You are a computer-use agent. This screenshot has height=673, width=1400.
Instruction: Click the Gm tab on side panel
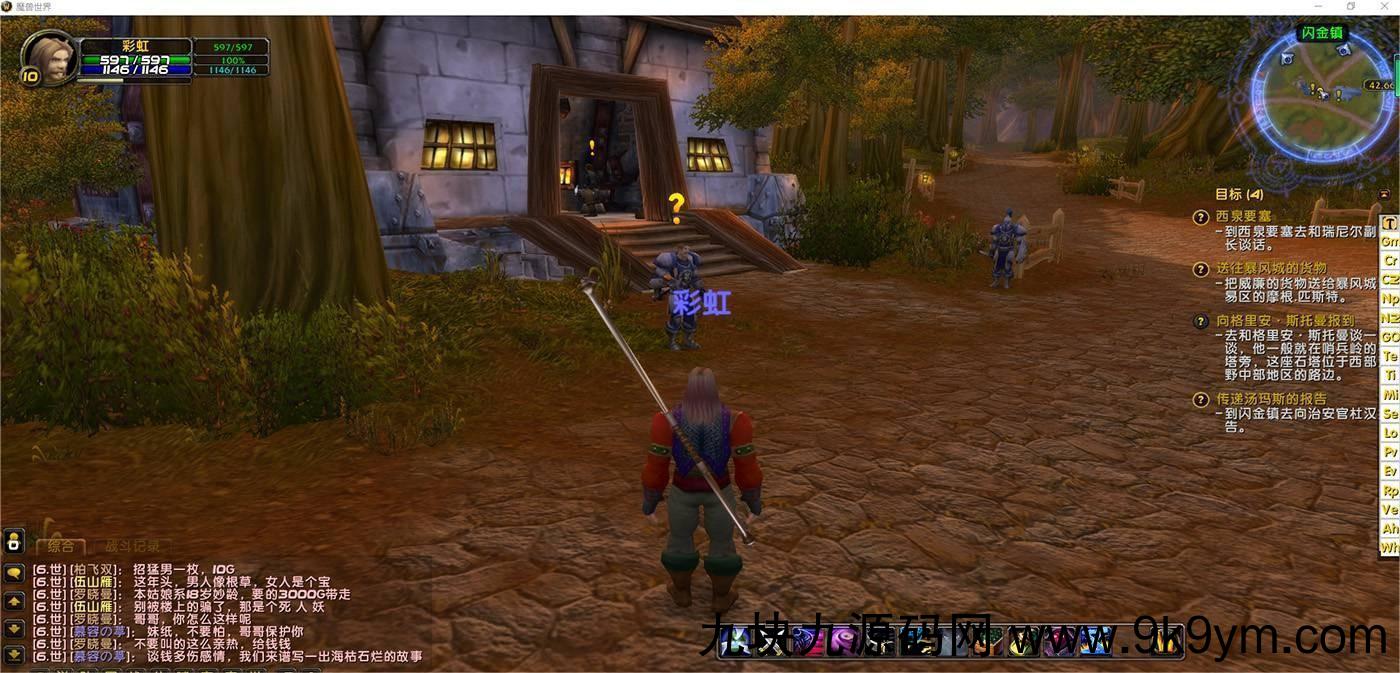(x=1390, y=242)
